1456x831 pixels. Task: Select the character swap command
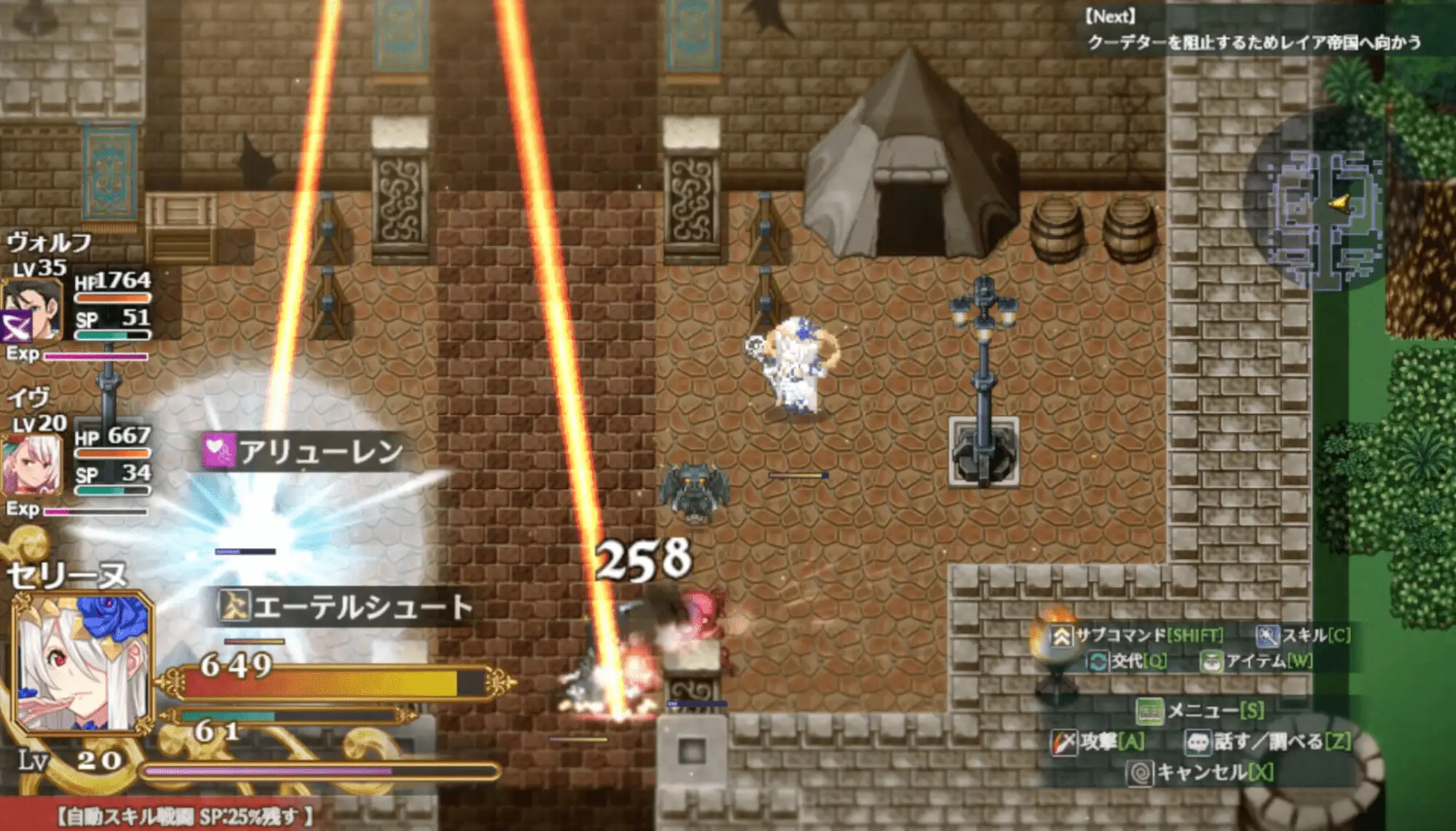pyautogui.click(x=1127, y=661)
